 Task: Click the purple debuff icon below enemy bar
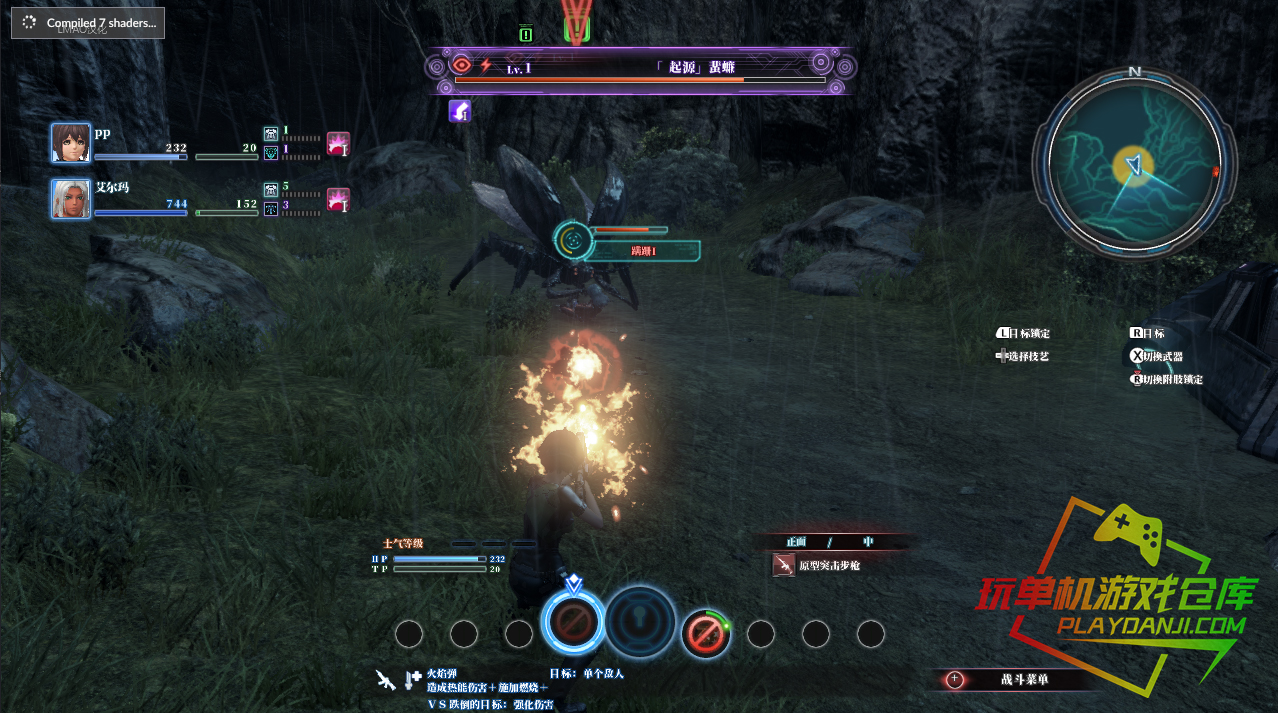pos(459,111)
